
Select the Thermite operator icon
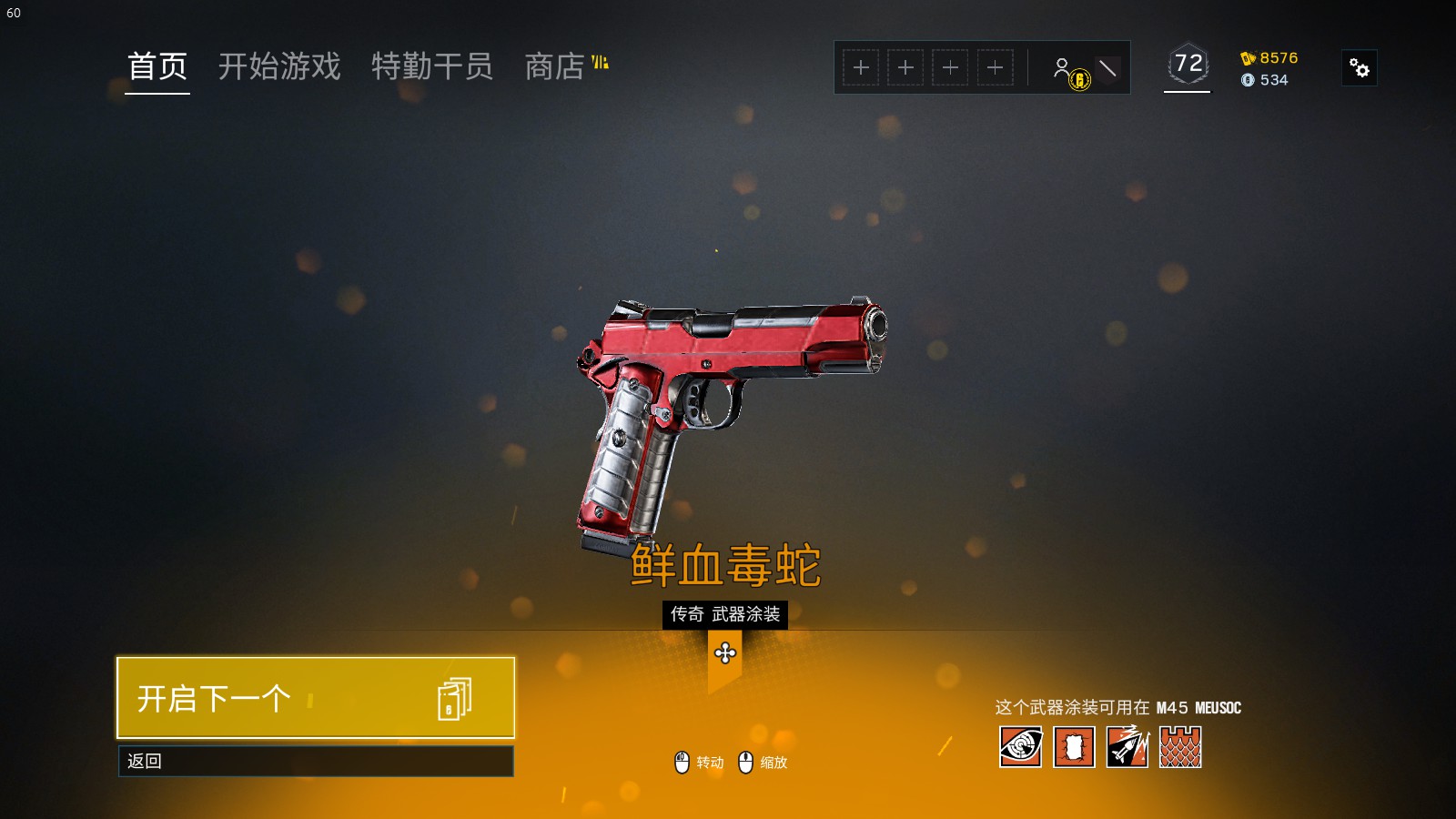pos(1074,747)
